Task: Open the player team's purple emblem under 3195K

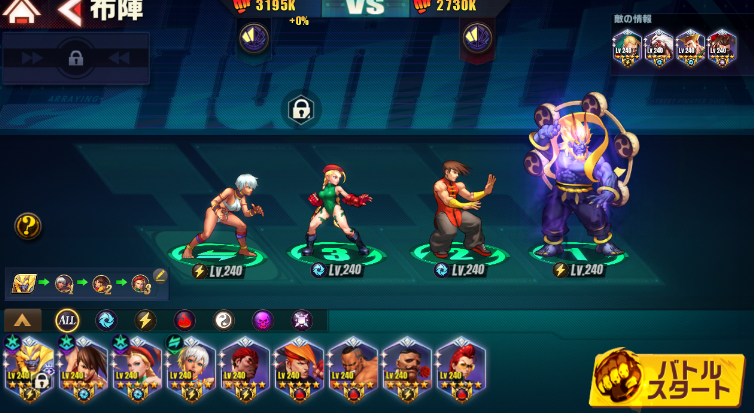Action: pyautogui.click(x=253, y=38)
